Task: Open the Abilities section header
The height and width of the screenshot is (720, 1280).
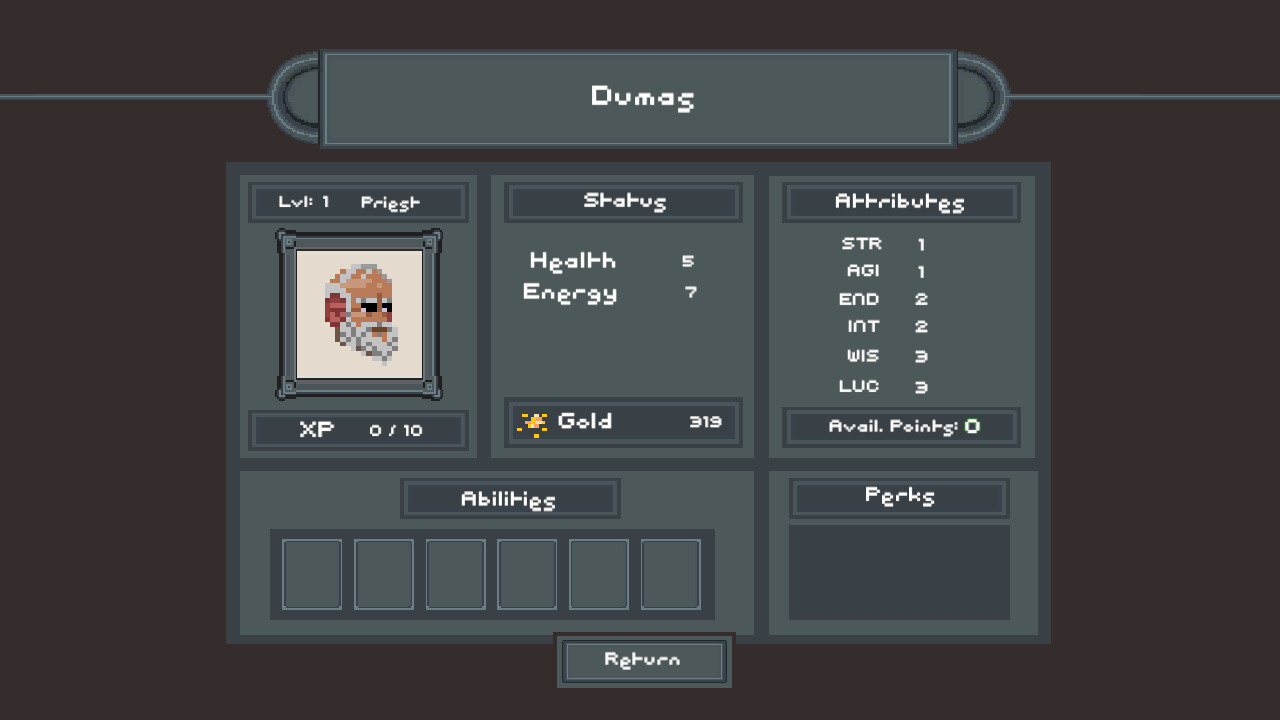Action: click(510, 498)
